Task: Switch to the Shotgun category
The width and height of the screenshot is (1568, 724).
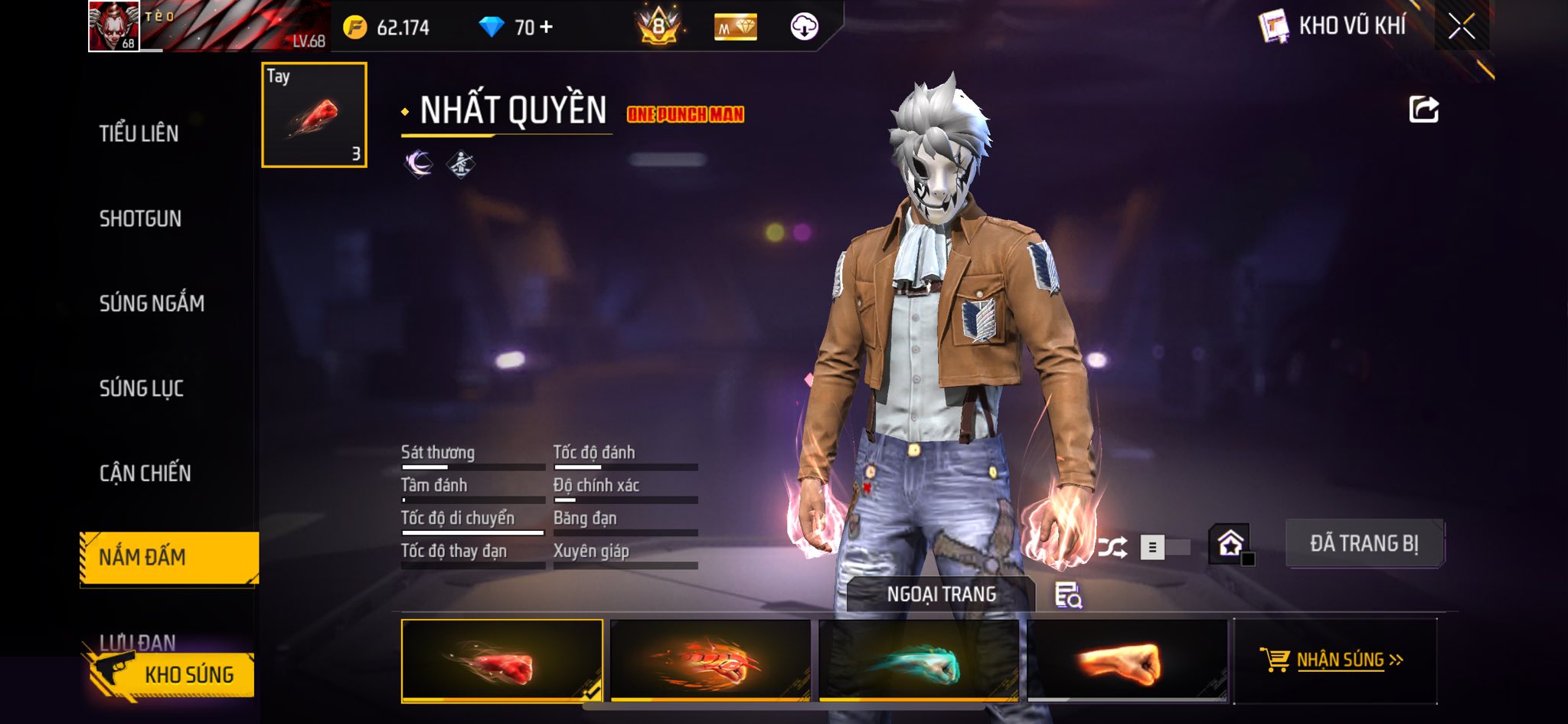Action: tap(140, 218)
